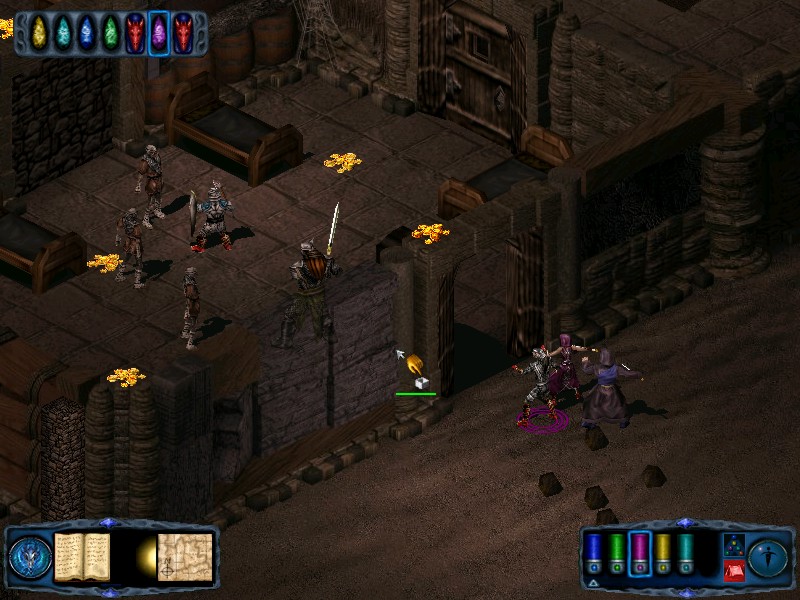Select the teal party member tube

pos(686,552)
